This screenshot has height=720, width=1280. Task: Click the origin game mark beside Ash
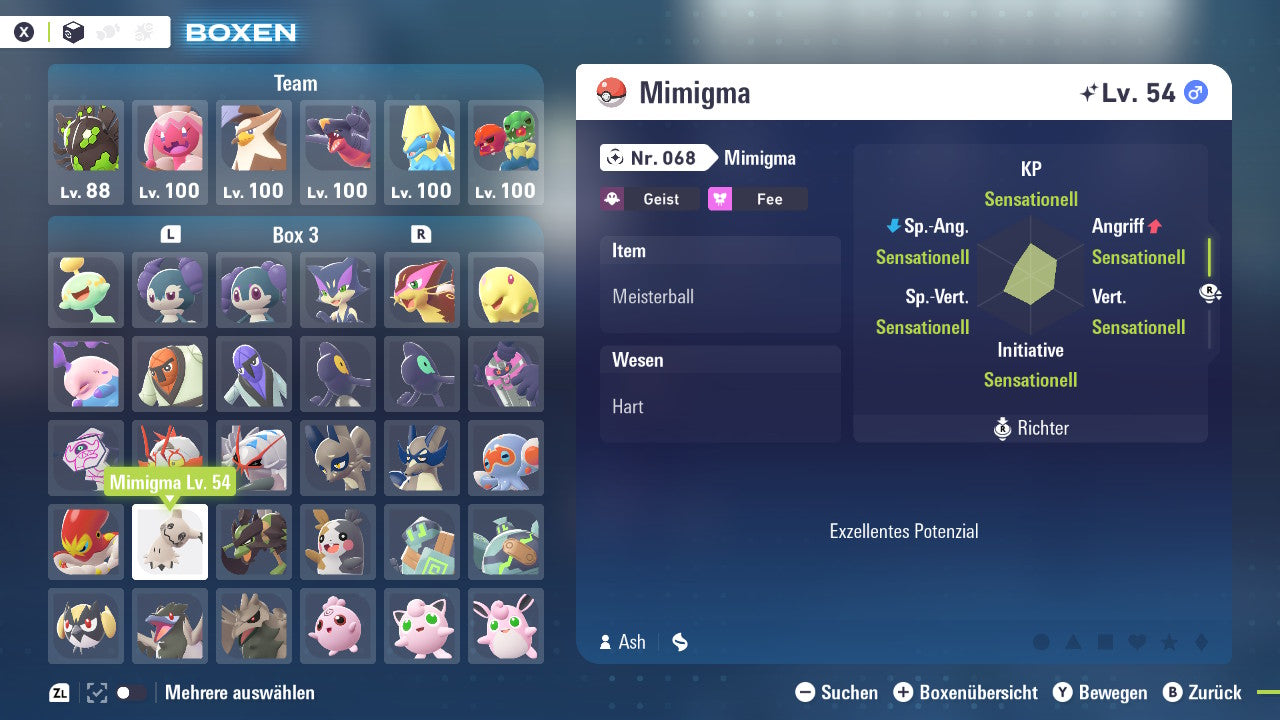pos(679,643)
